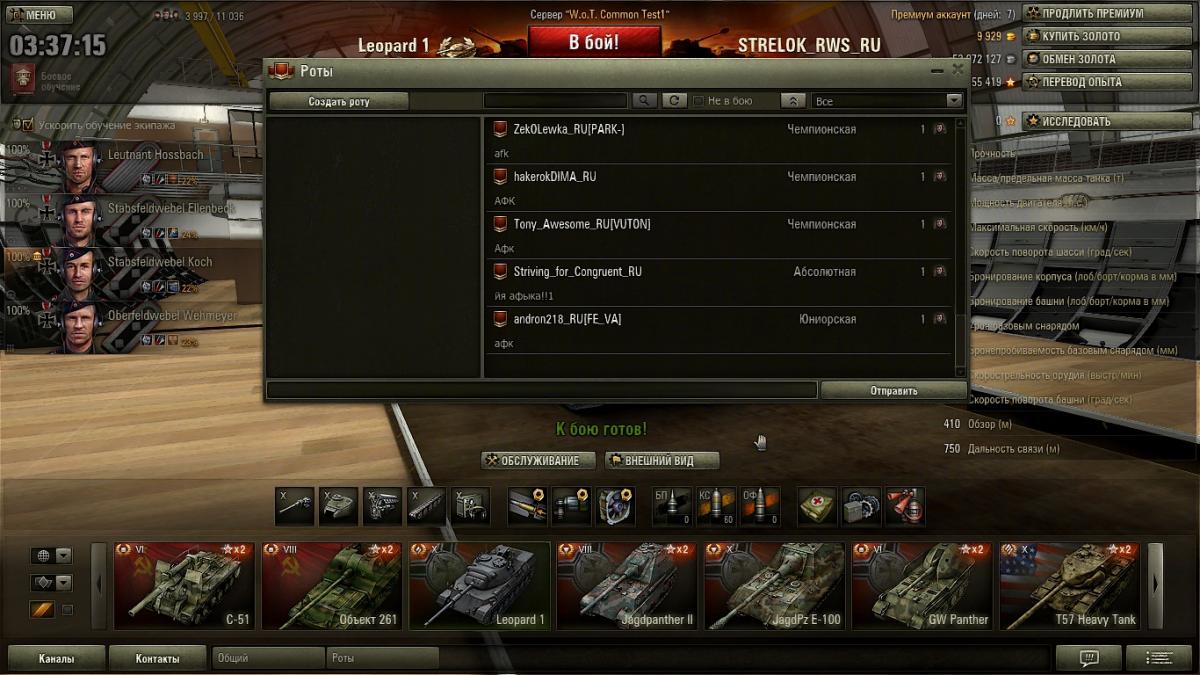Open the Все filter dropdown
1200x675 pixels.
(x=887, y=101)
